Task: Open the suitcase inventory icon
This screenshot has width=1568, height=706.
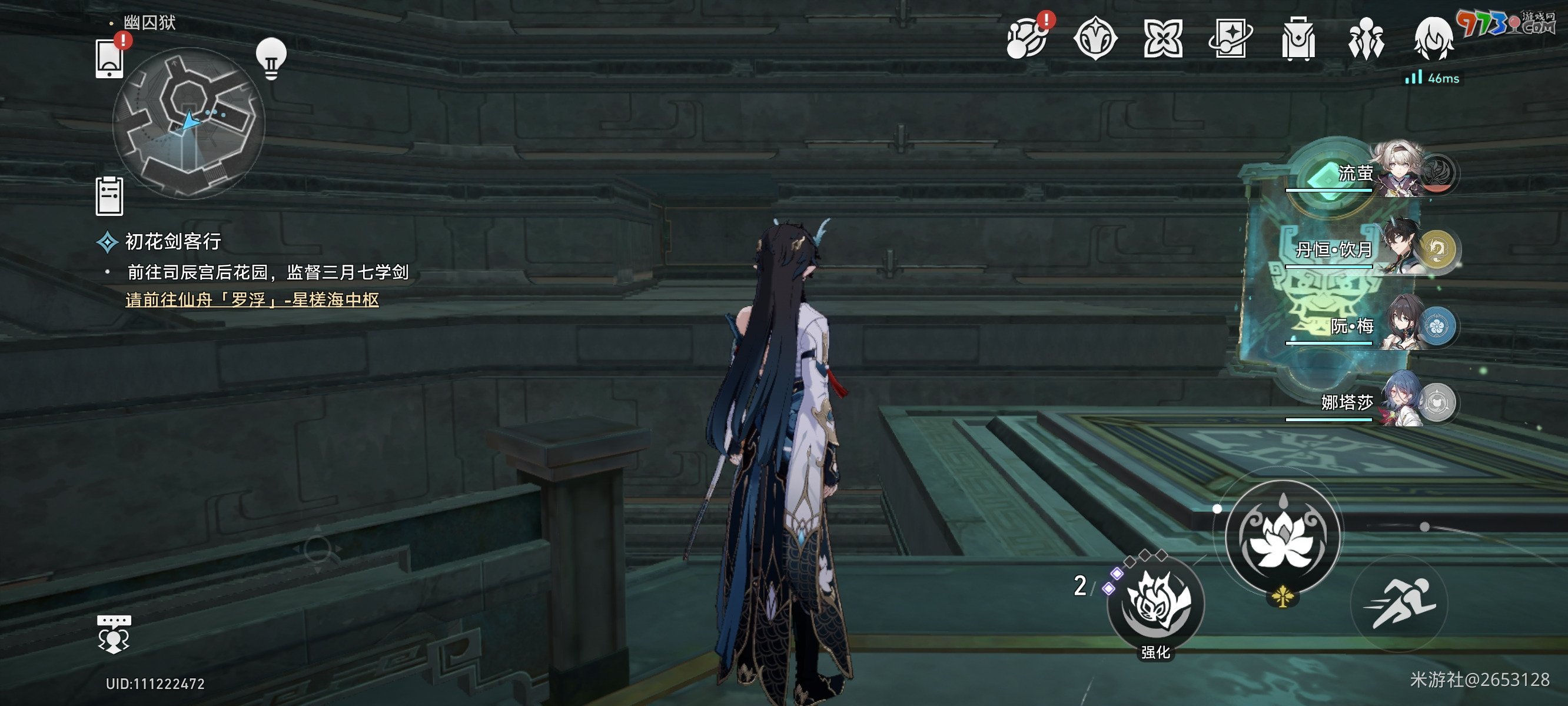Action: (x=1298, y=39)
